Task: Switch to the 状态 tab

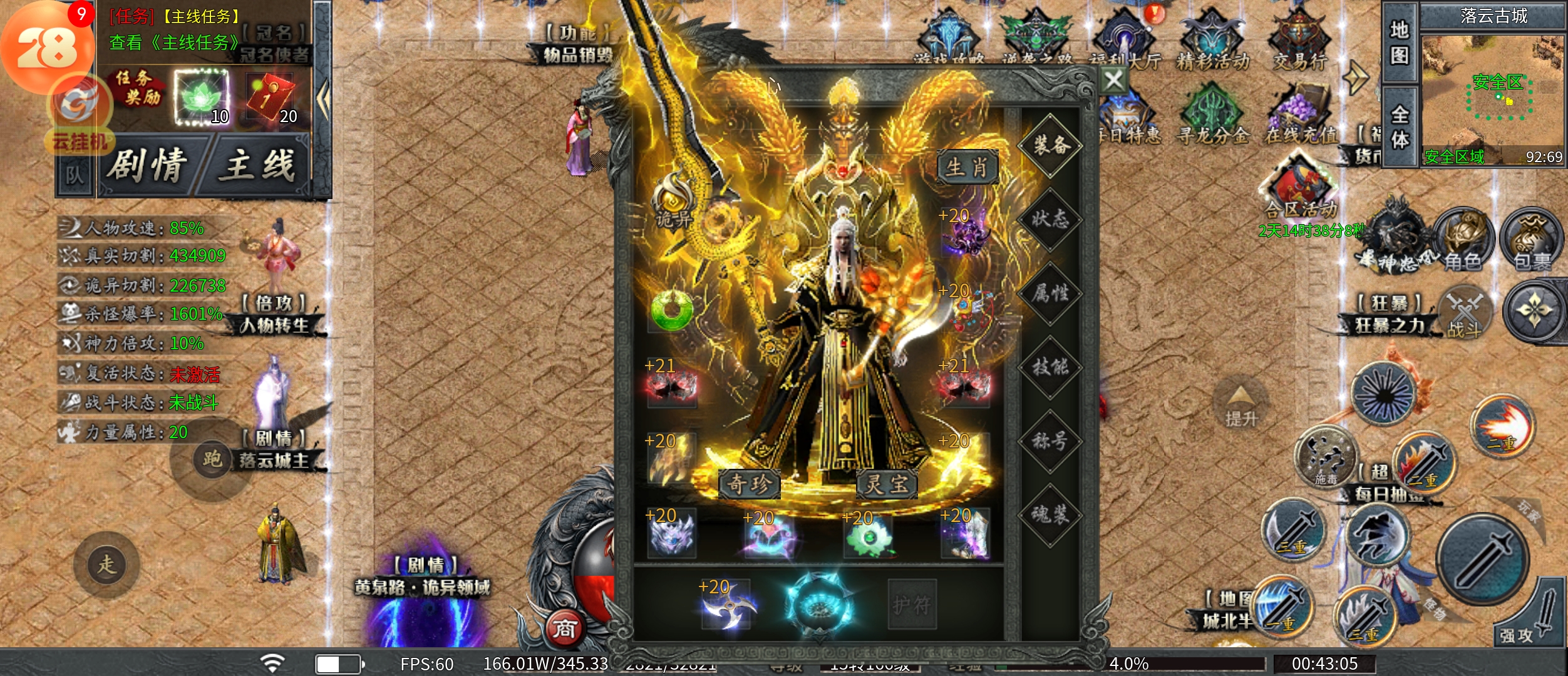Action: pyautogui.click(x=1050, y=219)
